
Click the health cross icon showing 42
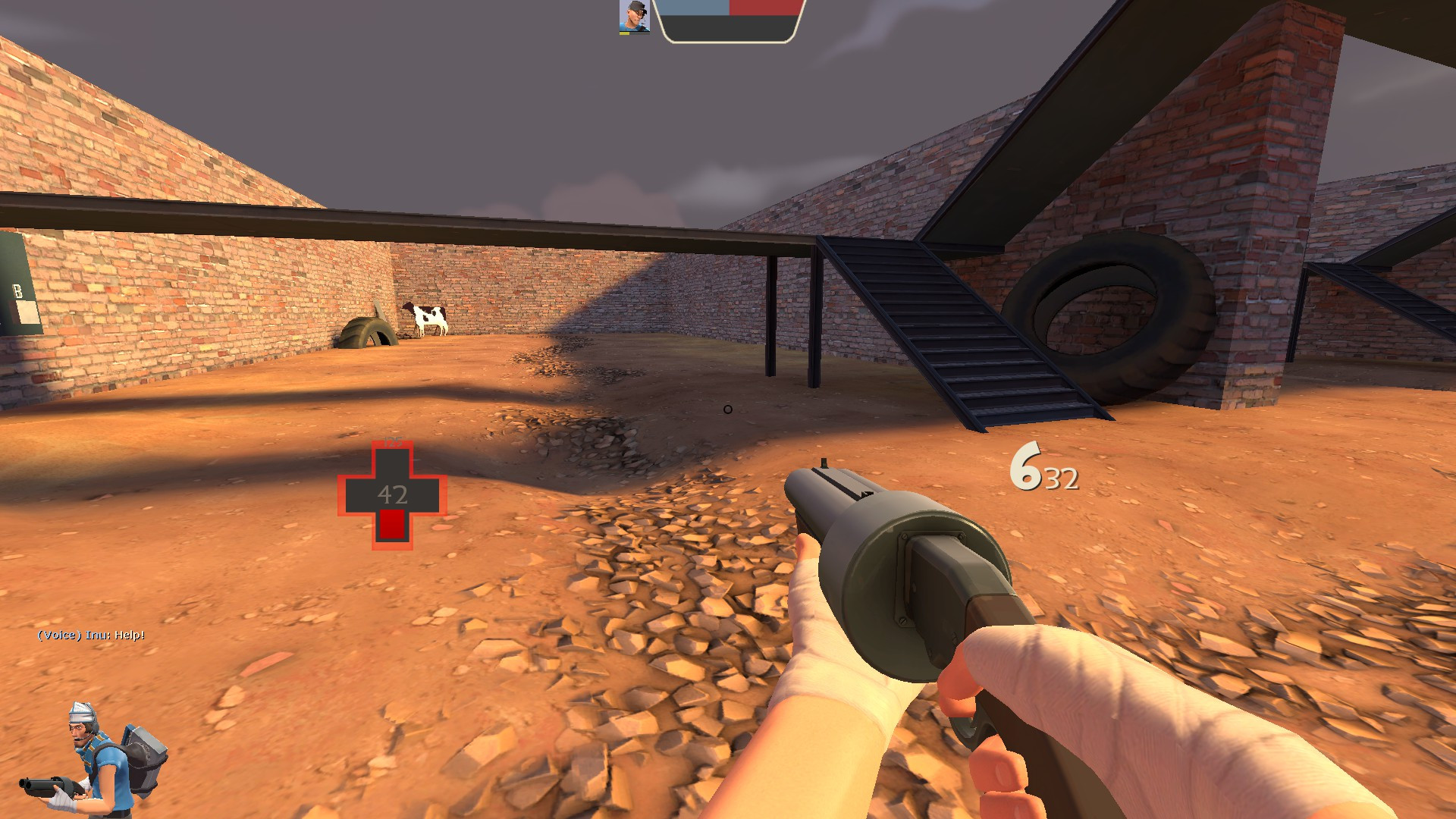tap(392, 494)
